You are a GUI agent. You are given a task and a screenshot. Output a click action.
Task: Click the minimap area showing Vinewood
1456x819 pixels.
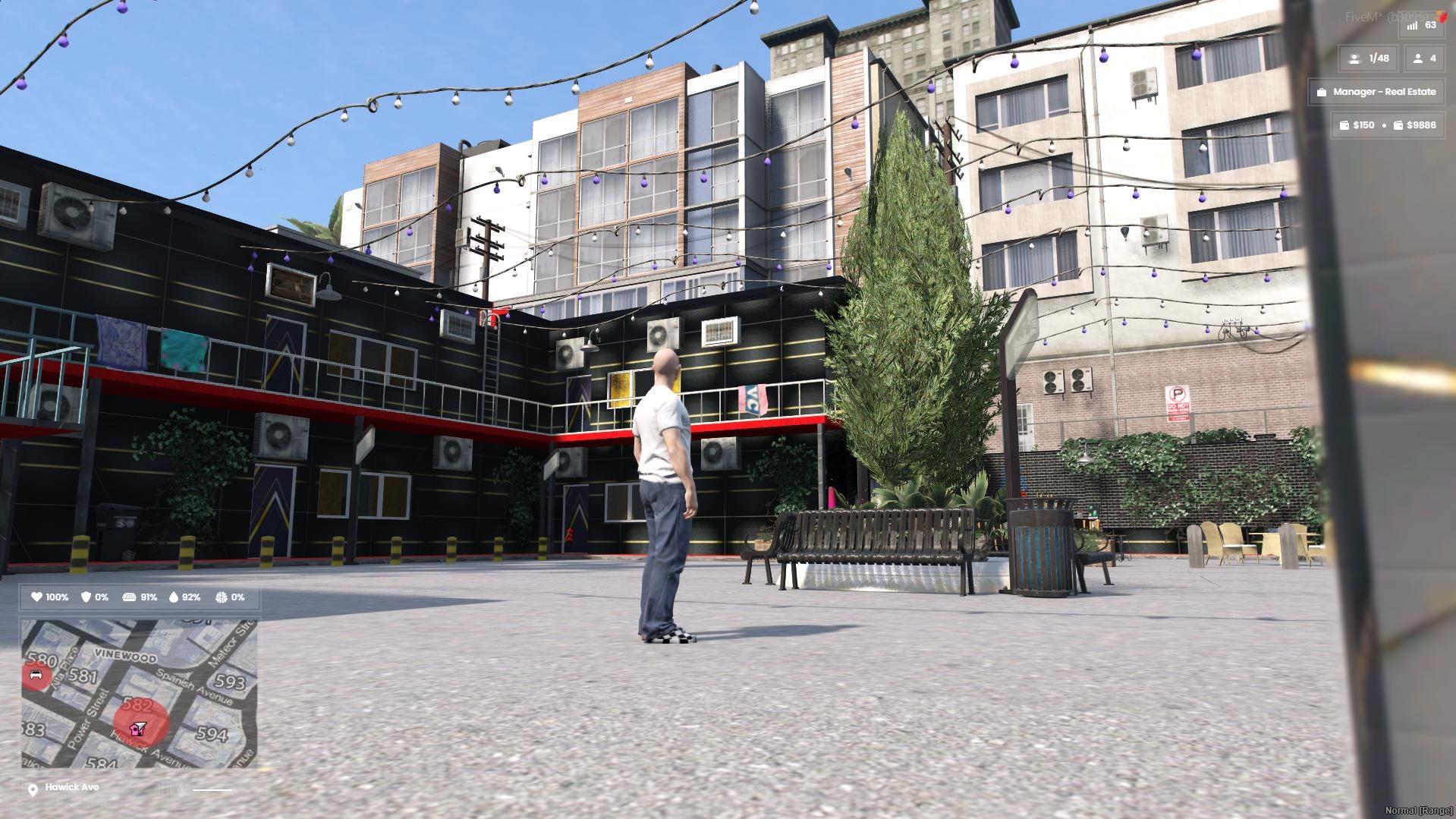click(x=125, y=655)
